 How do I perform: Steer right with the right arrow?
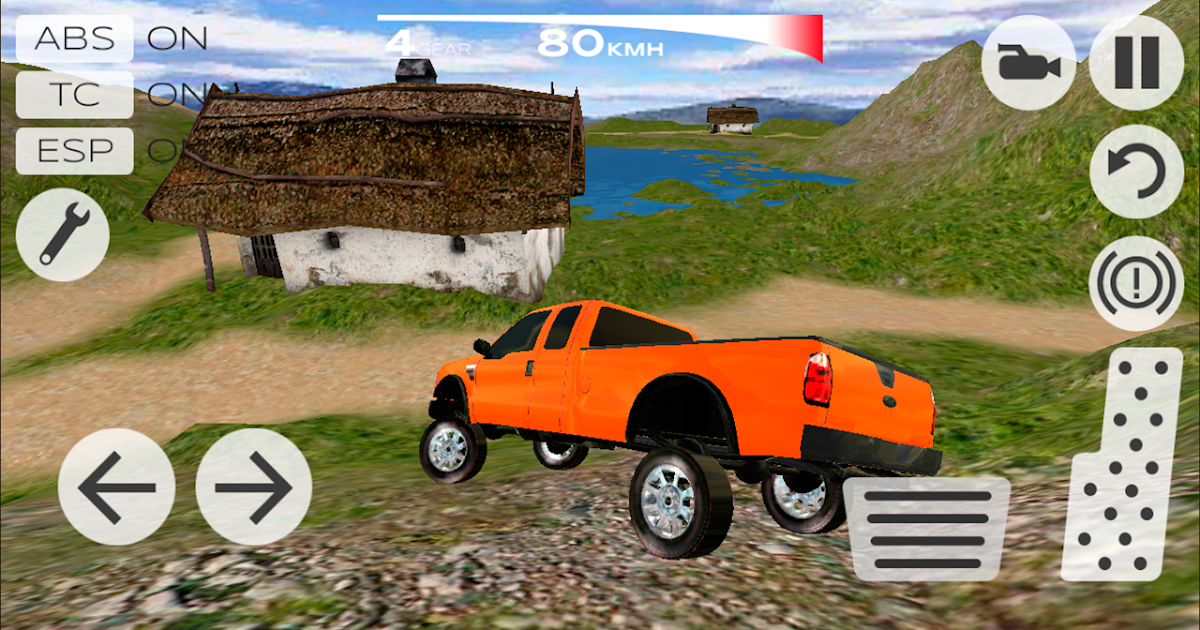(x=254, y=487)
